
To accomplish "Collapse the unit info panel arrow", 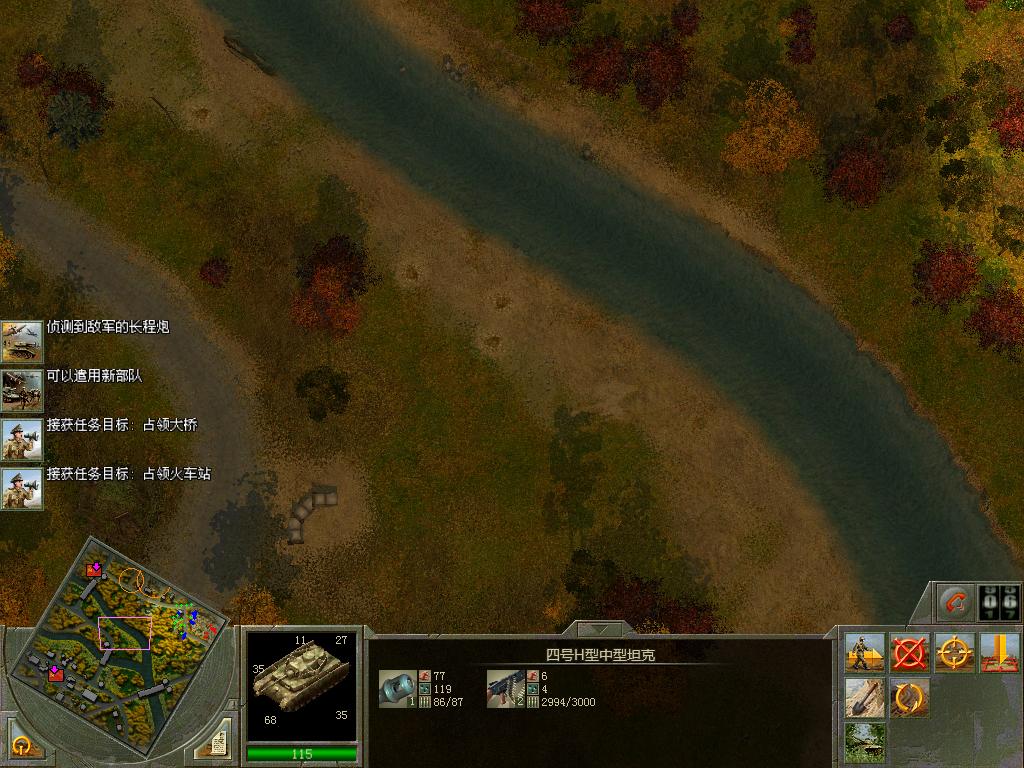I will (x=600, y=630).
